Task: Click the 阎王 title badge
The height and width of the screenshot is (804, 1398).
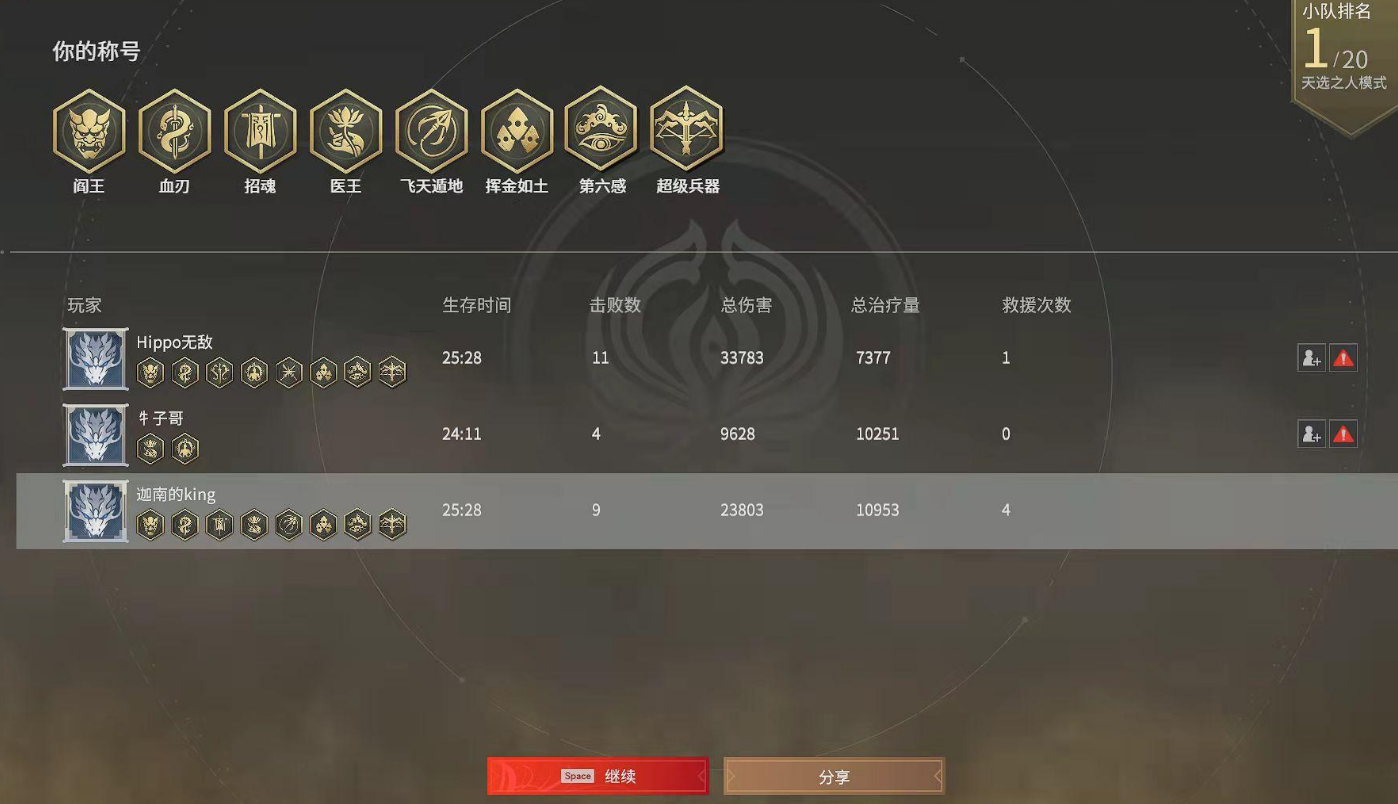Action: tap(88, 131)
